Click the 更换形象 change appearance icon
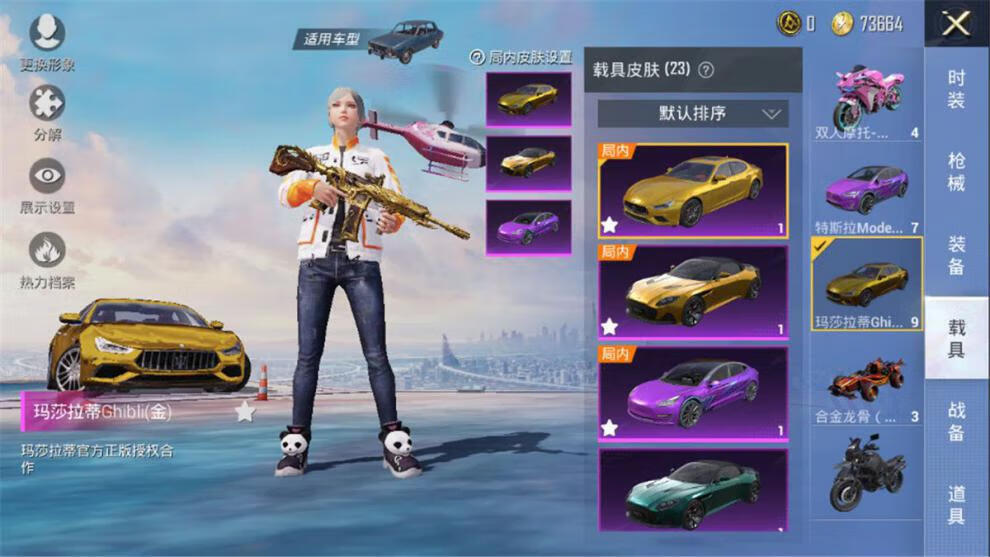This screenshot has width=990, height=557. tap(47, 35)
